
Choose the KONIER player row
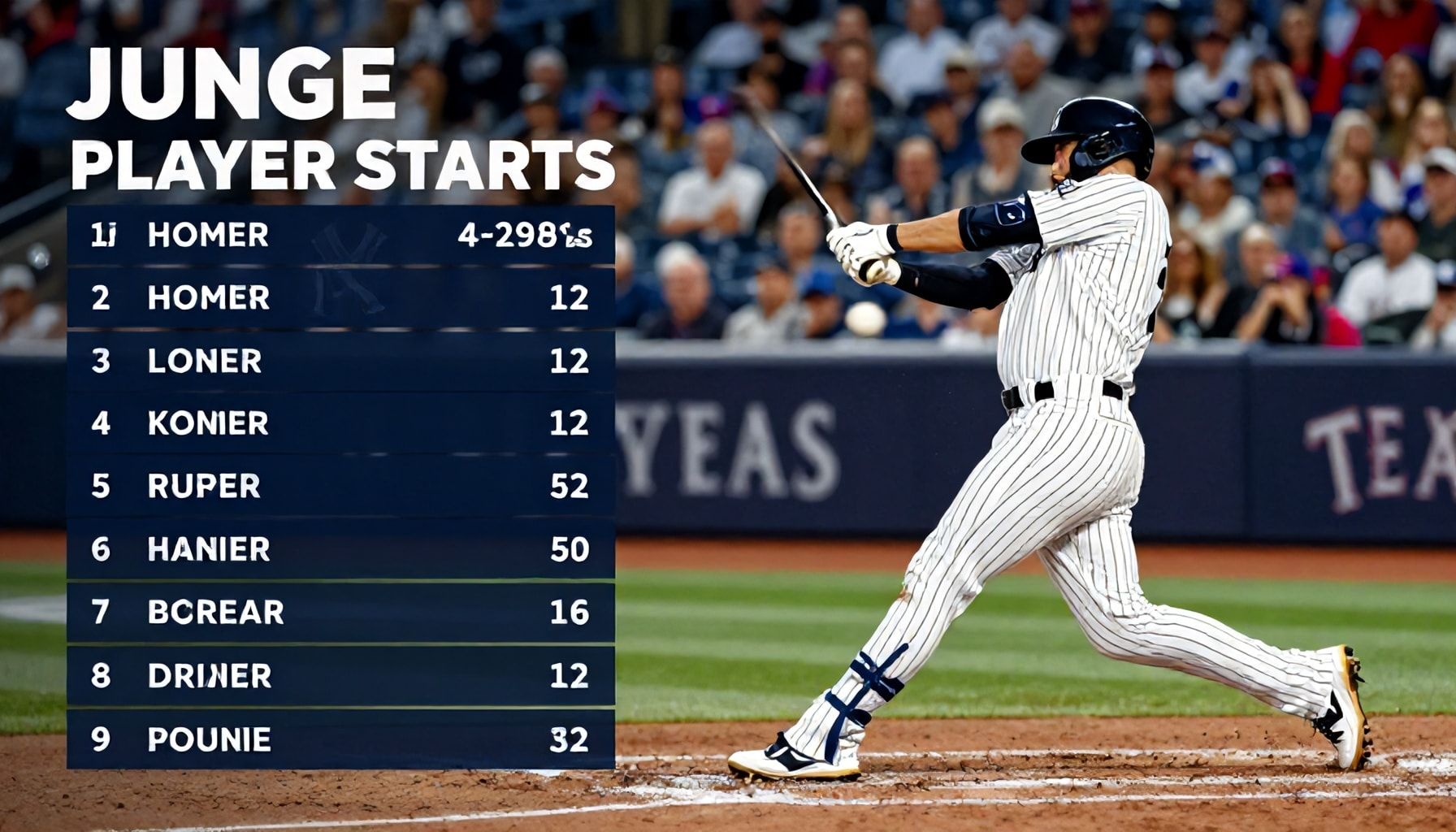coord(340,423)
